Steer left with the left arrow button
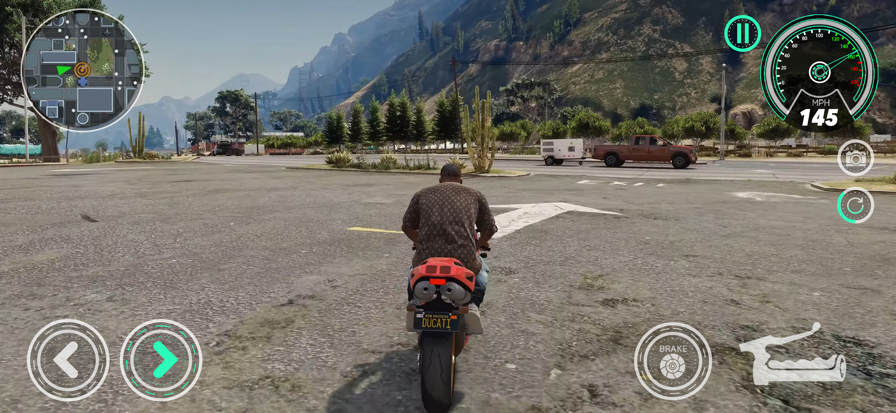The width and height of the screenshot is (896, 413). pyautogui.click(x=67, y=360)
